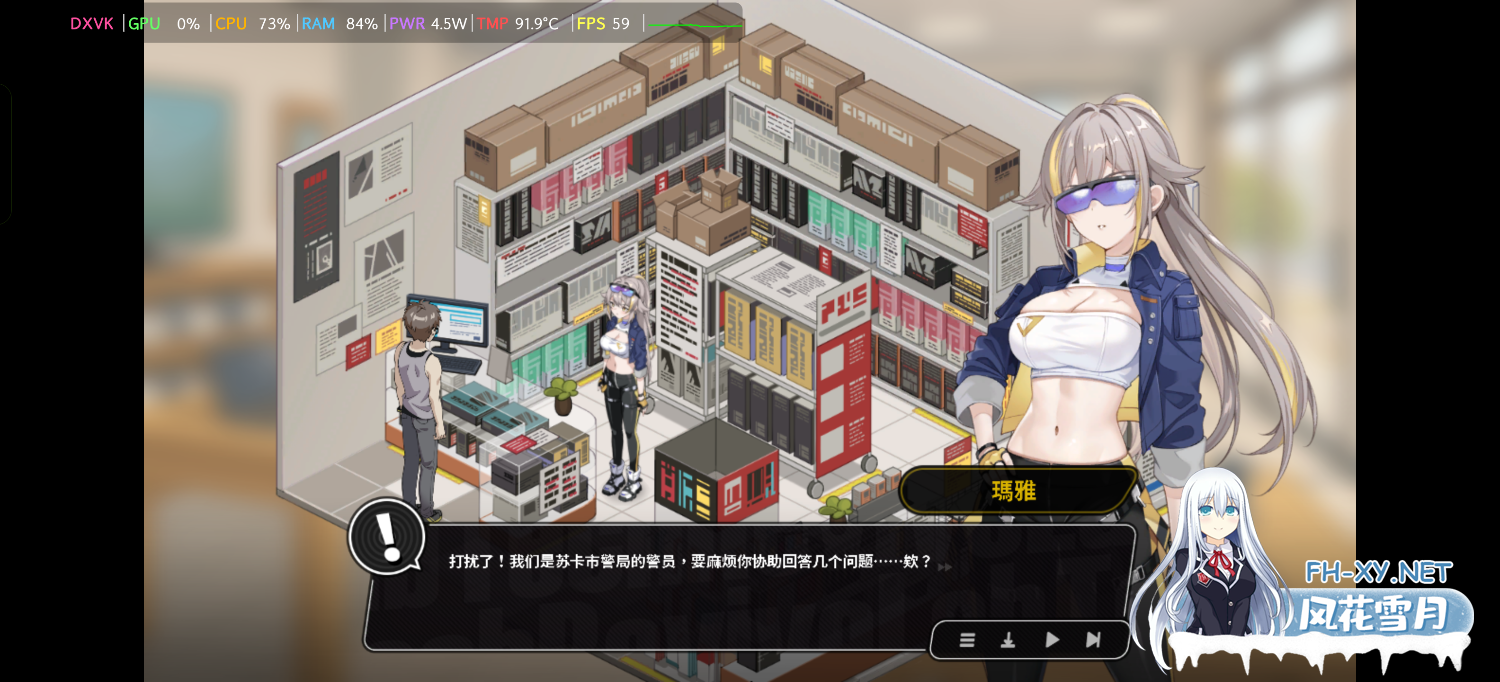Start auto-play with the triangle play button
Image resolution: width=1500 pixels, height=682 pixels.
coord(1052,640)
